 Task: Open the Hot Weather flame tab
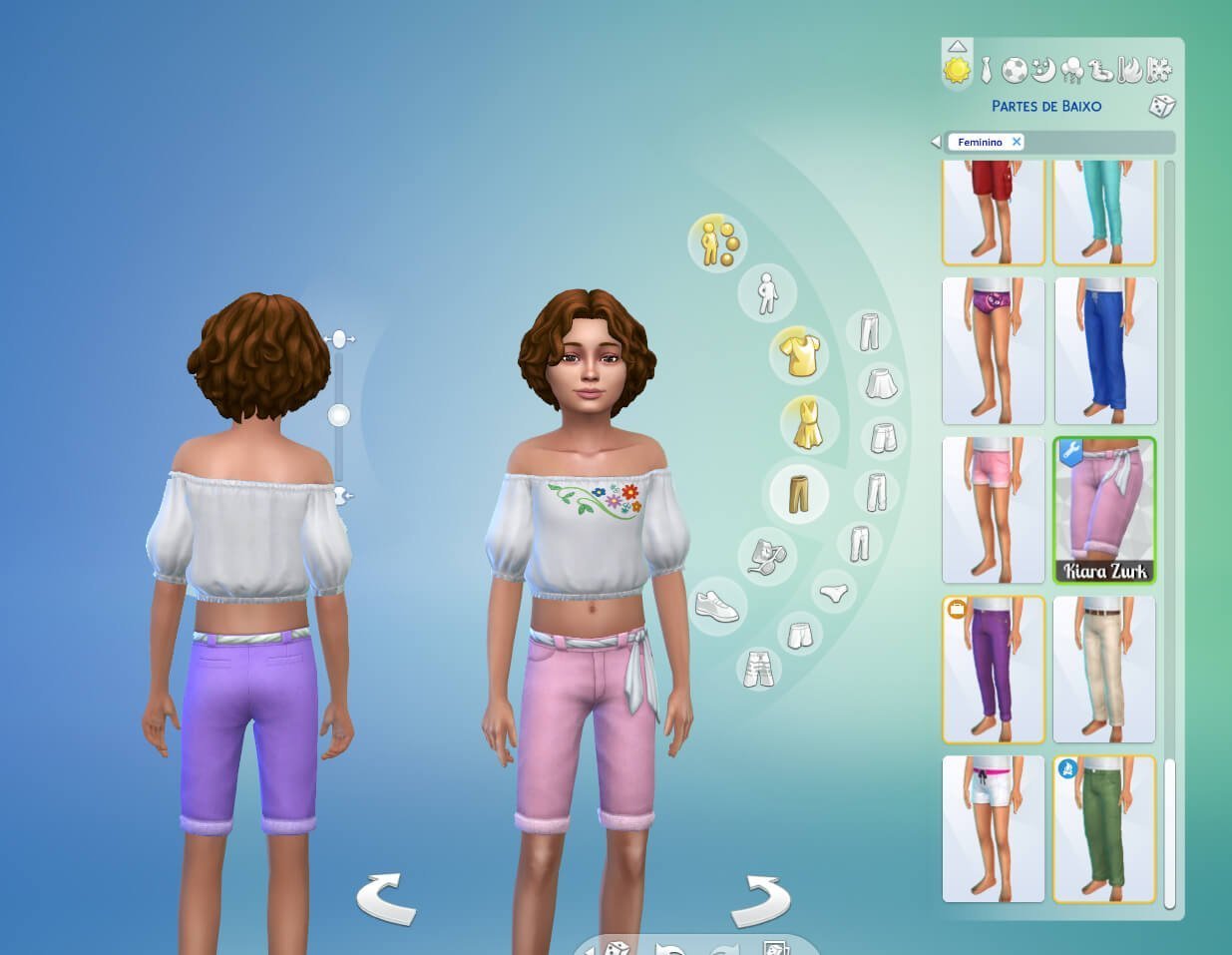[x=1130, y=70]
